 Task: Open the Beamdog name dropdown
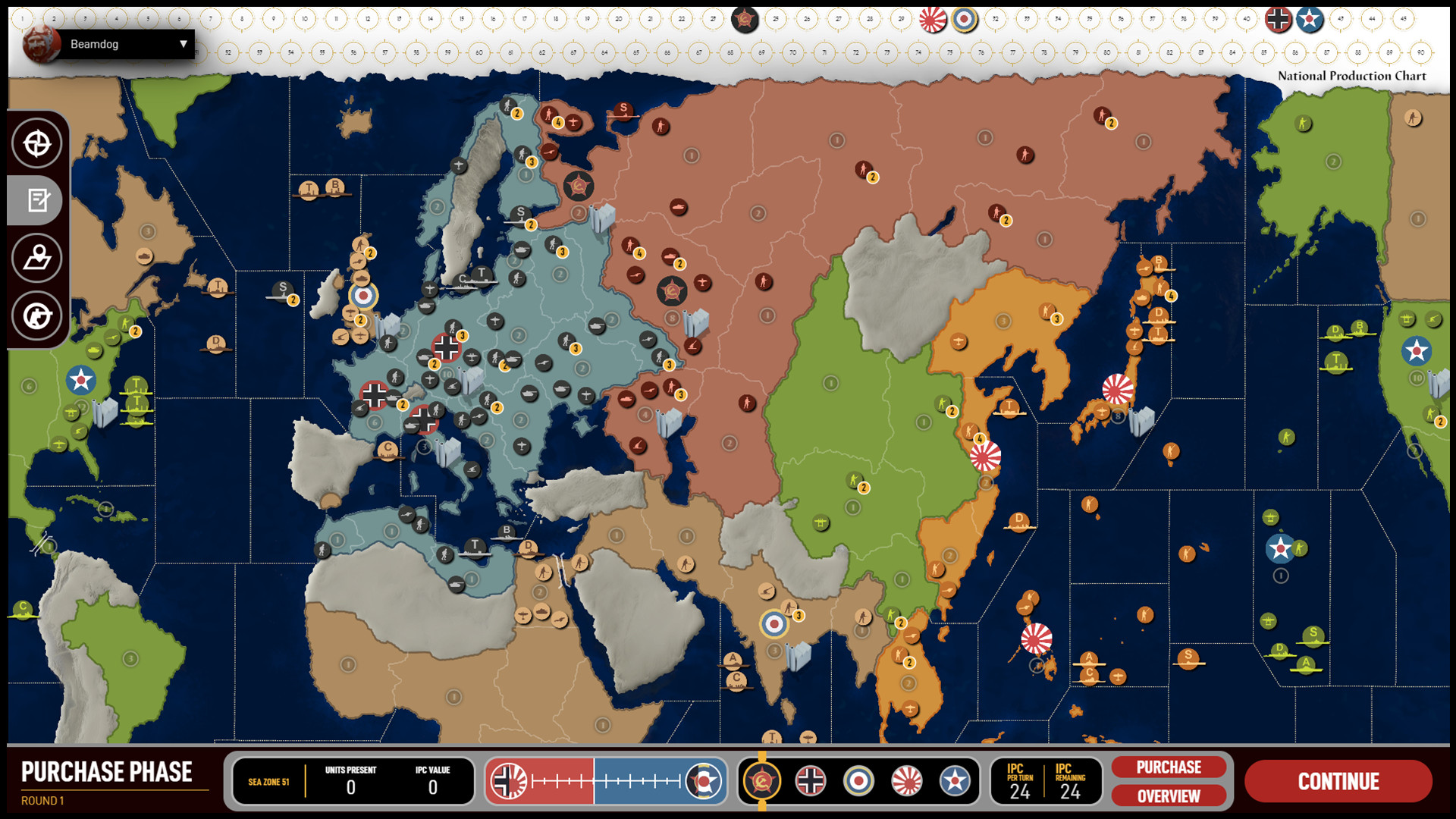(x=182, y=44)
